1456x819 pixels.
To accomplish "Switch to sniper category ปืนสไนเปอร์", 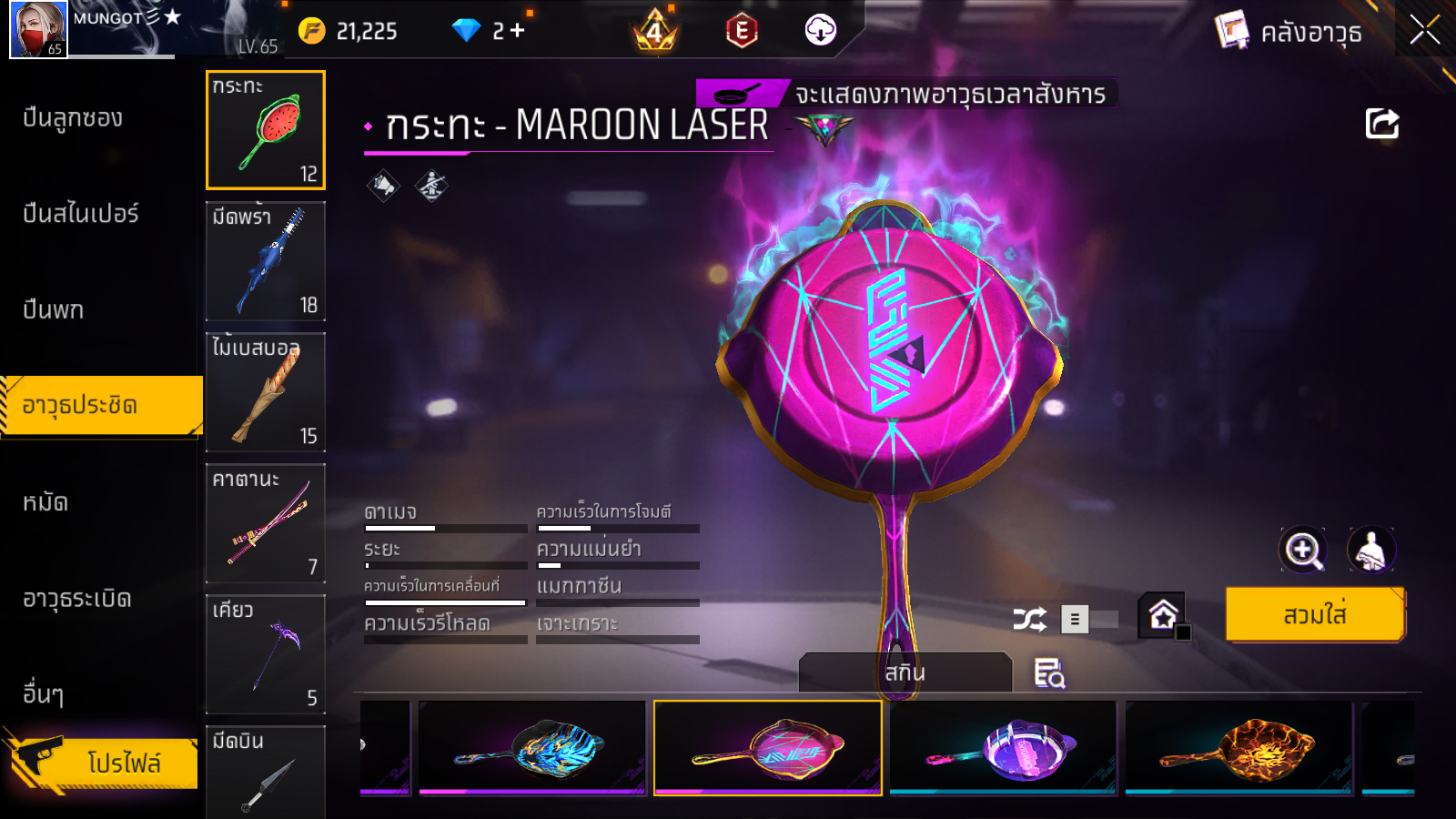I will (81, 214).
